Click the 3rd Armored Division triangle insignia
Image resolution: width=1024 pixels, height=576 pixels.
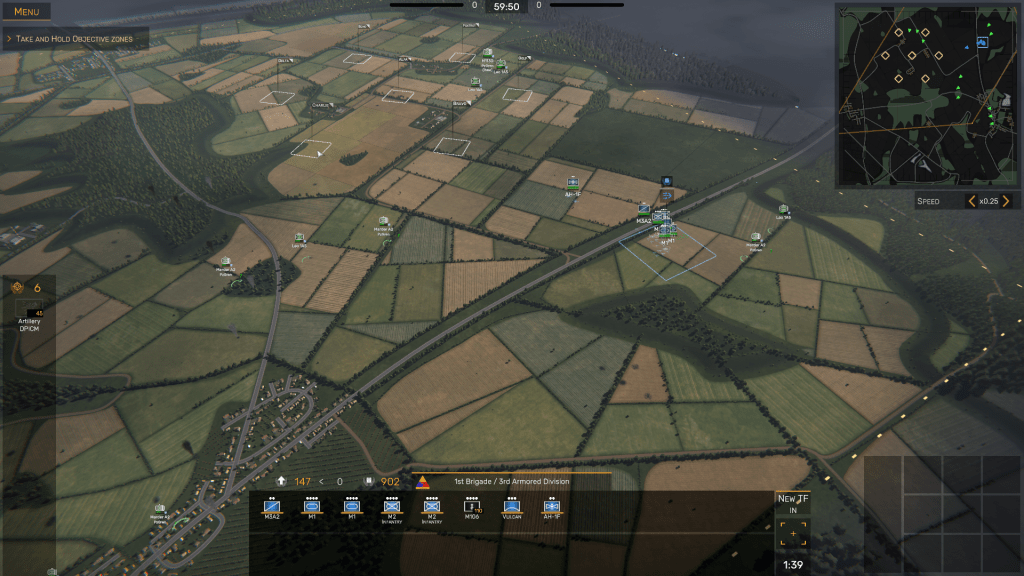coord(422,482)
